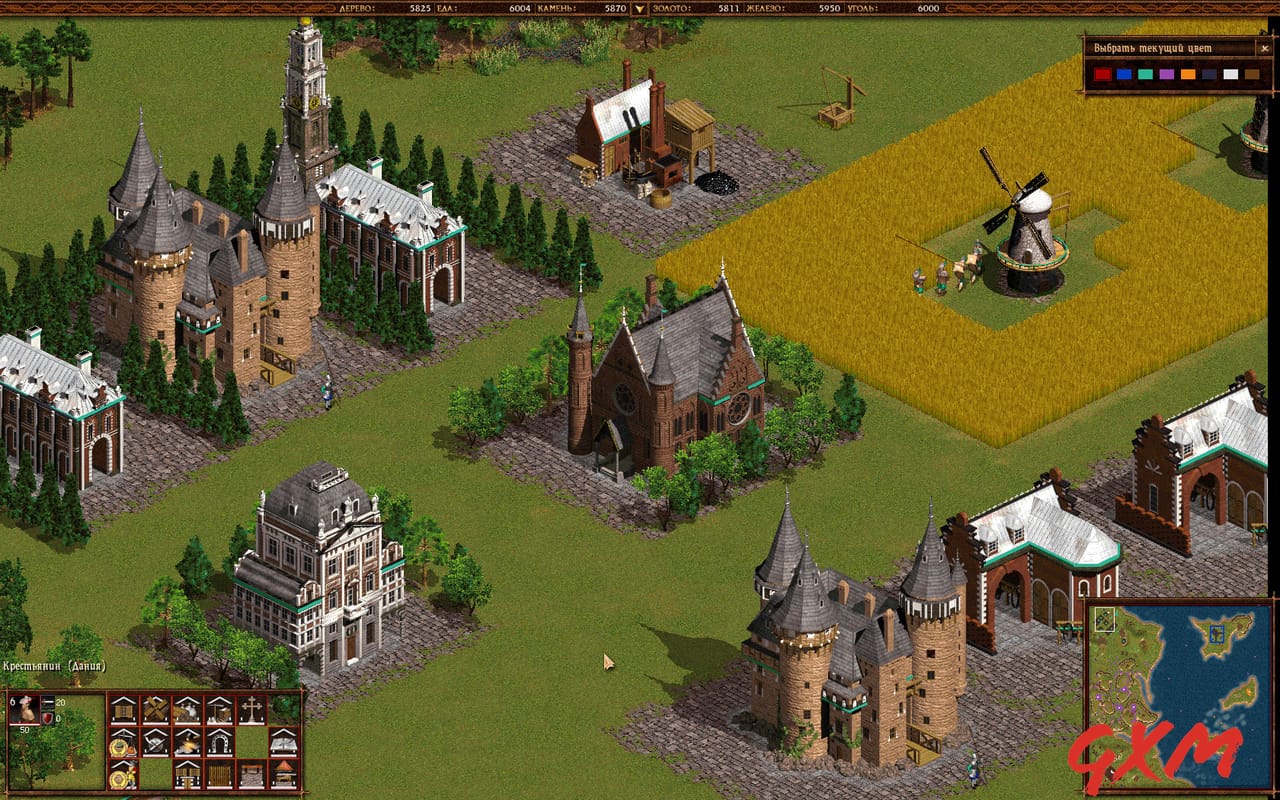This screenshot has width=1280, height=800.
Task: Close the Выбрать текущий цвет dialog
Action: click(x=1264, y=48)
